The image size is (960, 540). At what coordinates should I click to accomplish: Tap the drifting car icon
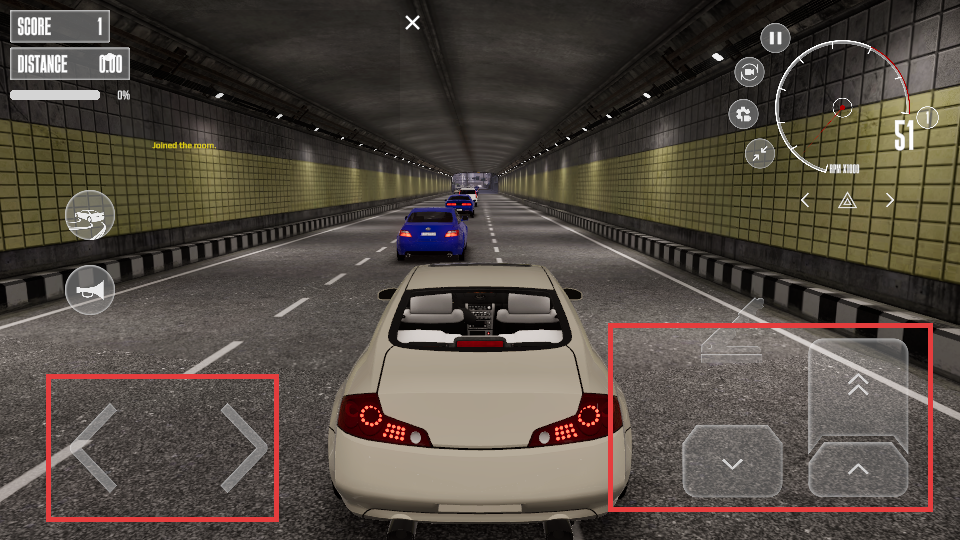(90, 215)
